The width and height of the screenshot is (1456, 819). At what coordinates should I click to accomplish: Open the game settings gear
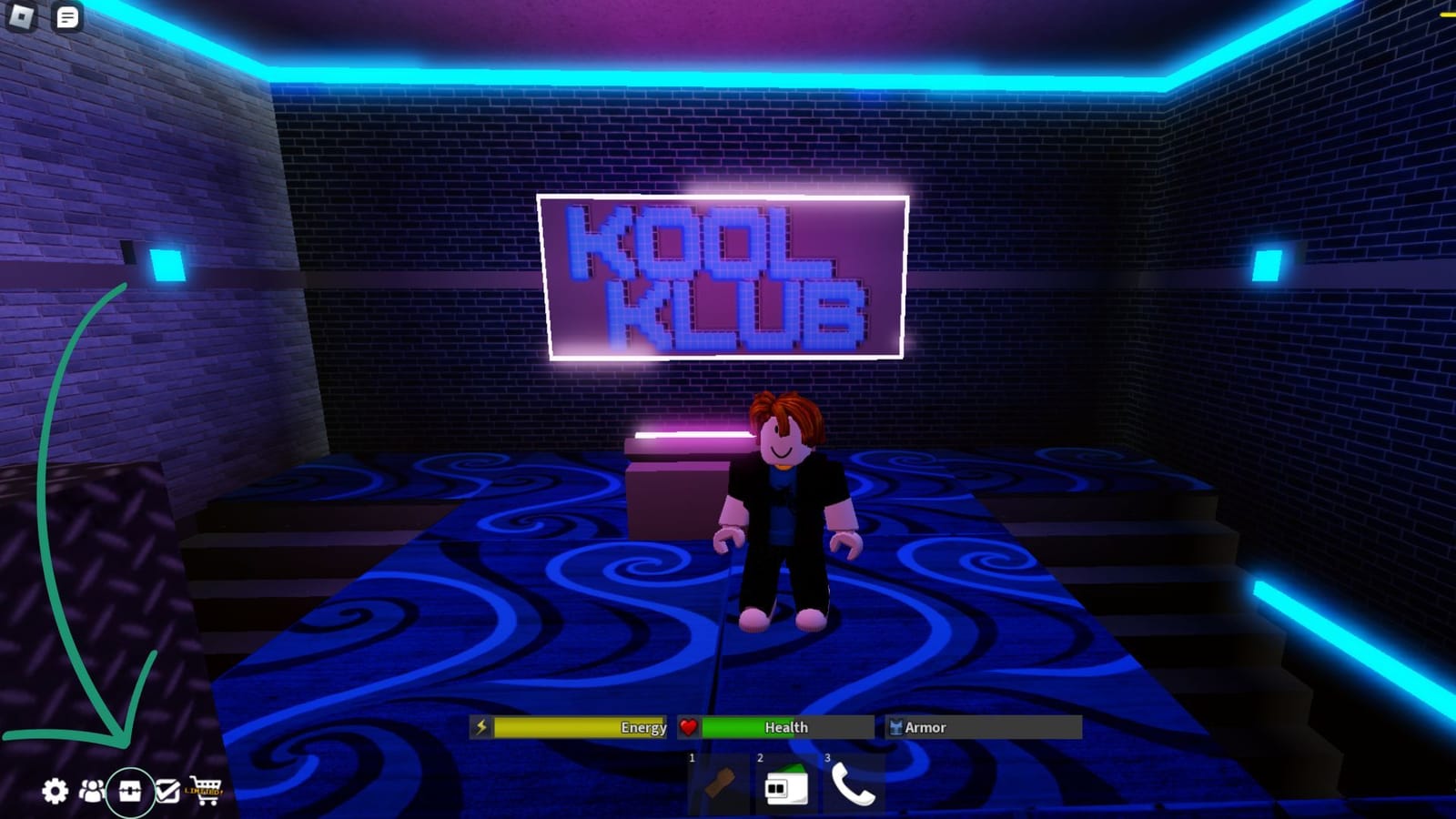click(x=55, y=791)
